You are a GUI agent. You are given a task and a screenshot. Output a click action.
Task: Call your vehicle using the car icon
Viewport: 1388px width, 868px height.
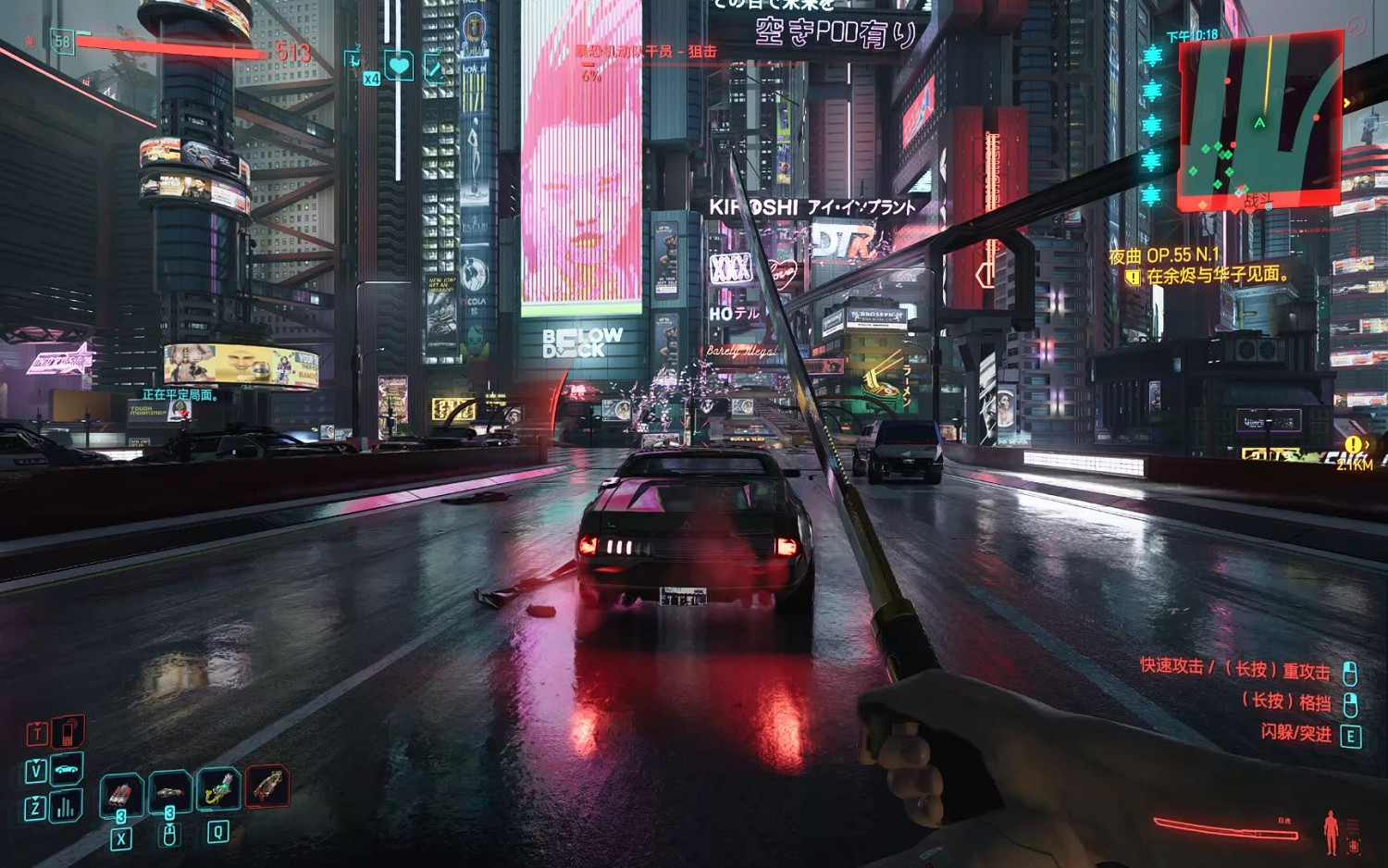65,770
